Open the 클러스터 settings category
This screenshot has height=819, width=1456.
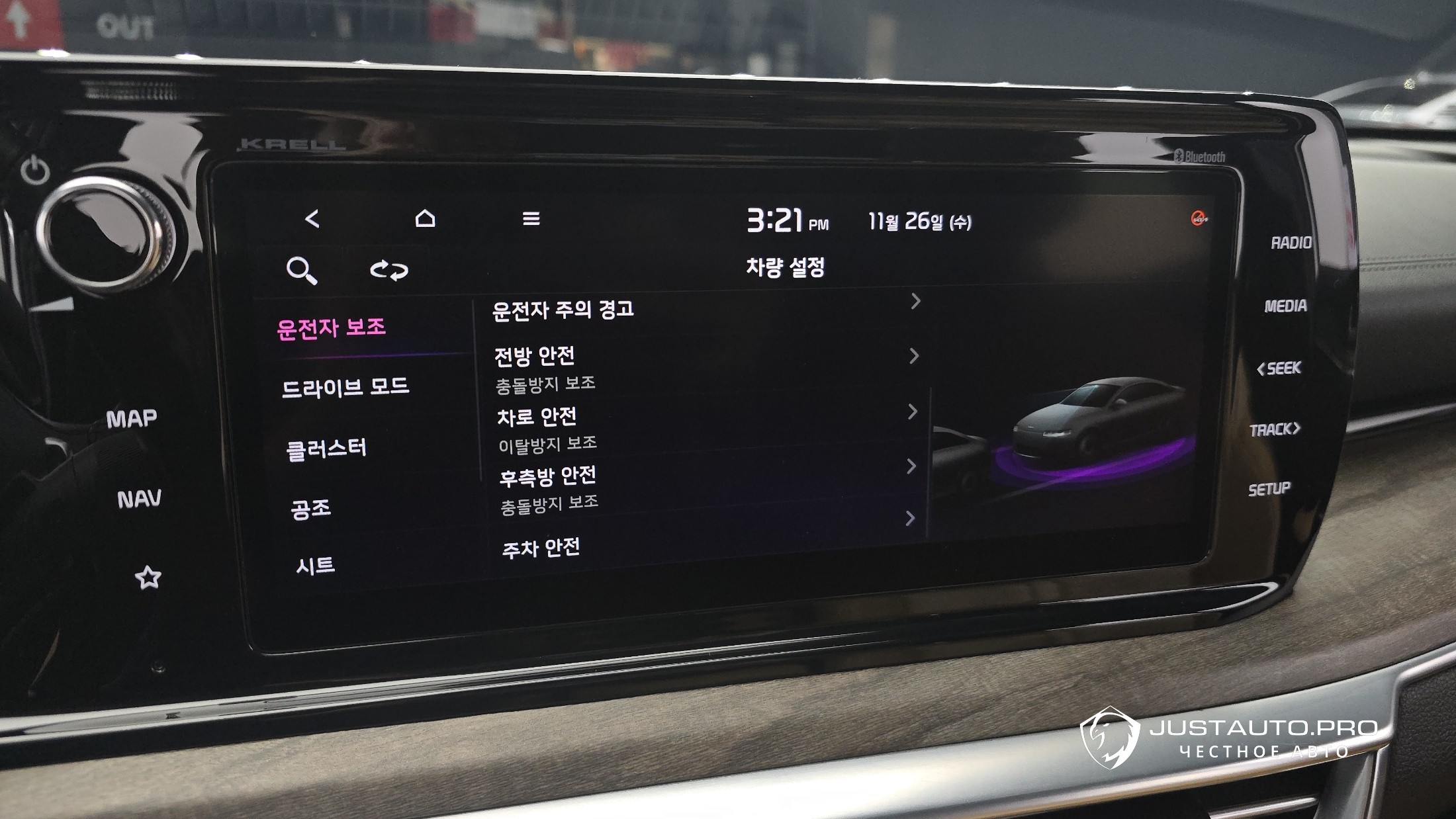(326, 449)
